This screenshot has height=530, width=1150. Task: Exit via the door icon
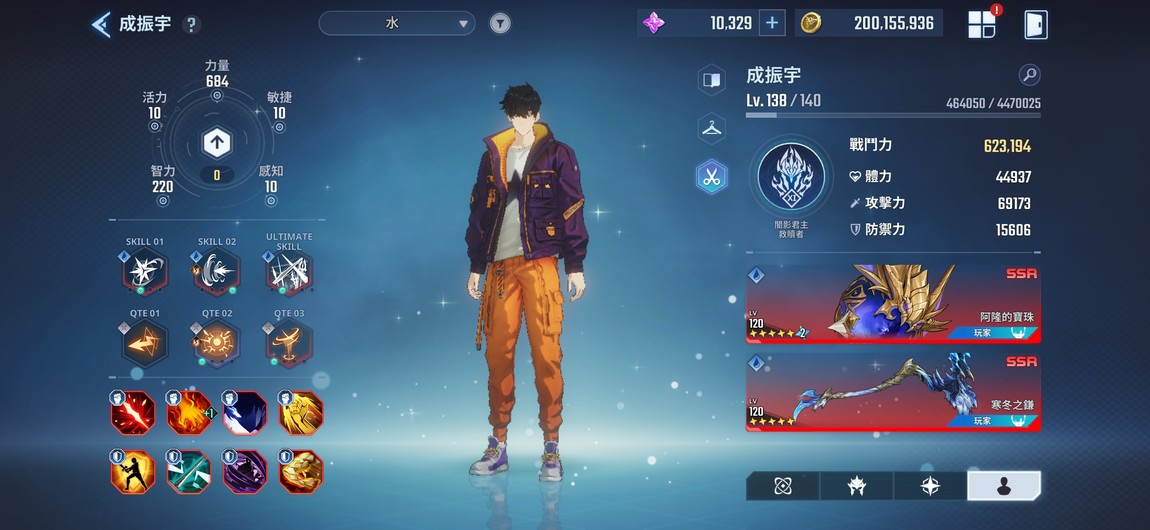point(1034,24)
